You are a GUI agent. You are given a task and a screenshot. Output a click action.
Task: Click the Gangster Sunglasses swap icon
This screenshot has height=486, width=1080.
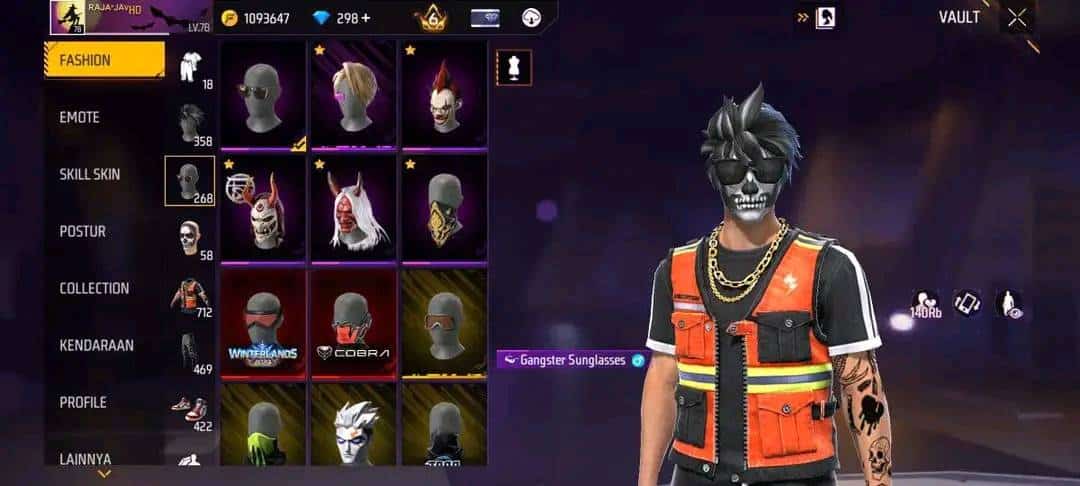click(x=638, y=360)
